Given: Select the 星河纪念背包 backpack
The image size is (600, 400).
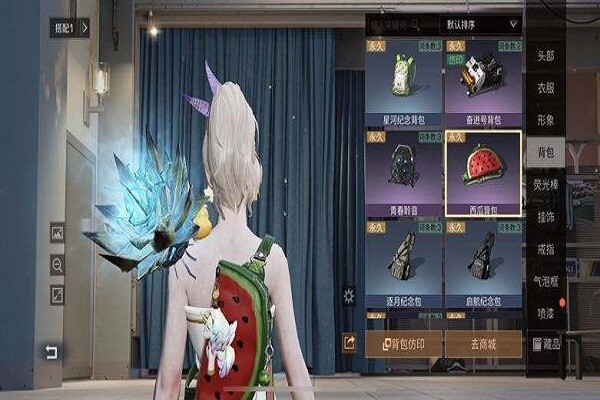Looking at the screenshot, I should point(403,83).
